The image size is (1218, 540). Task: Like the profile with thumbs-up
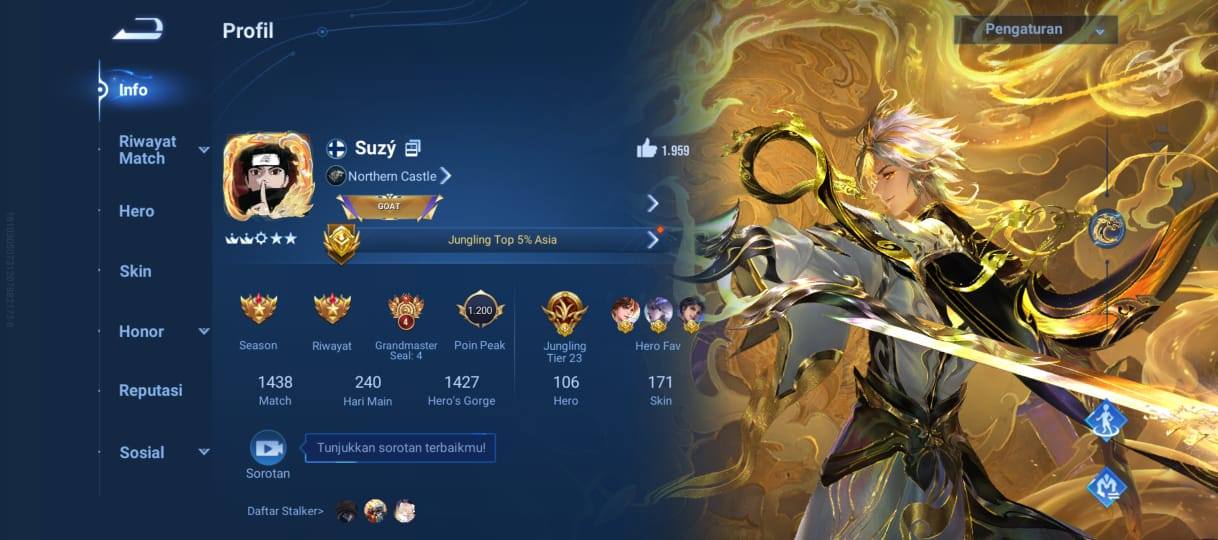point(647,150)
